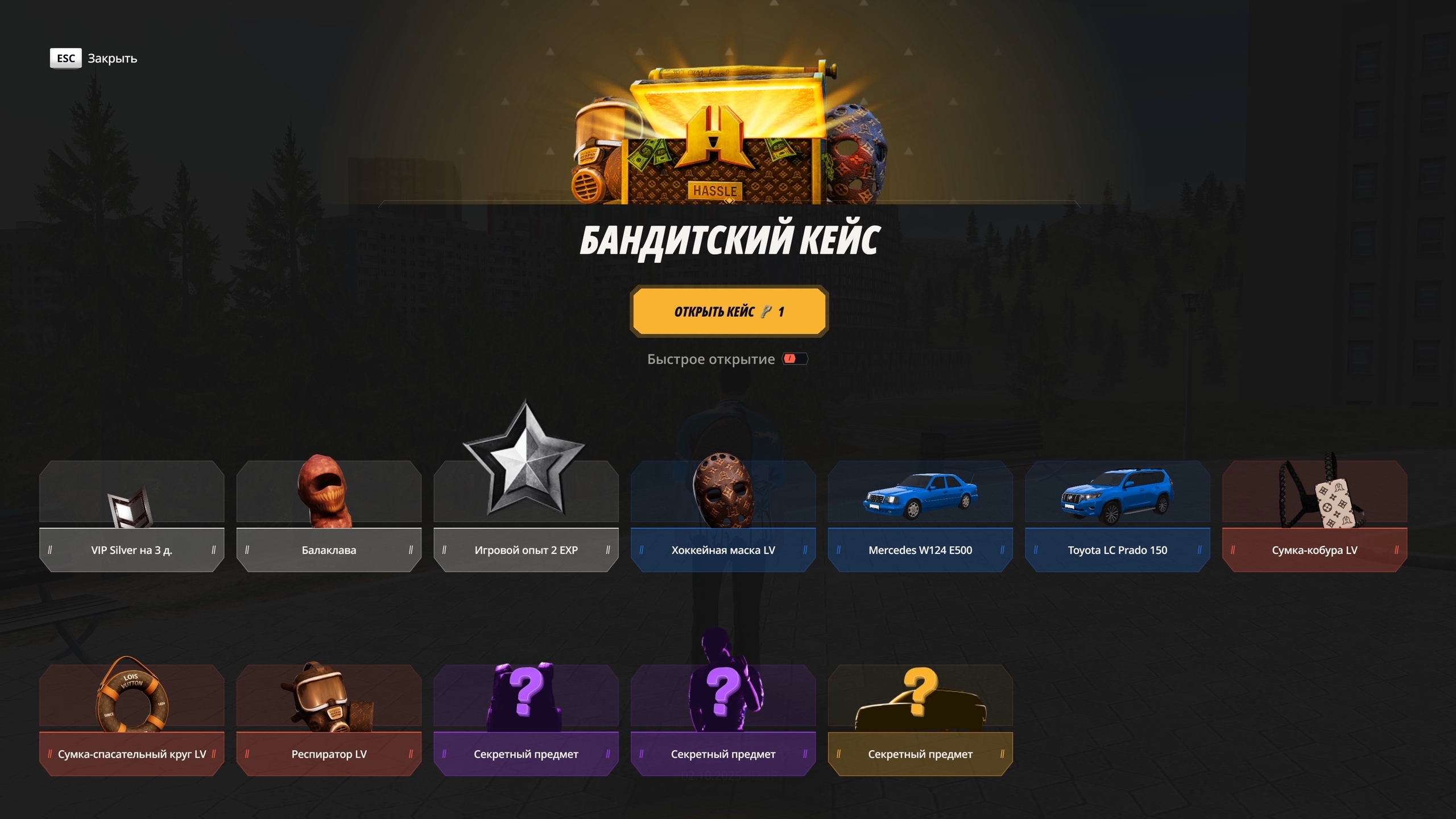Show the gold secret car item card
The width and height of the screenshot is (1456, 819).
(920, 720)
